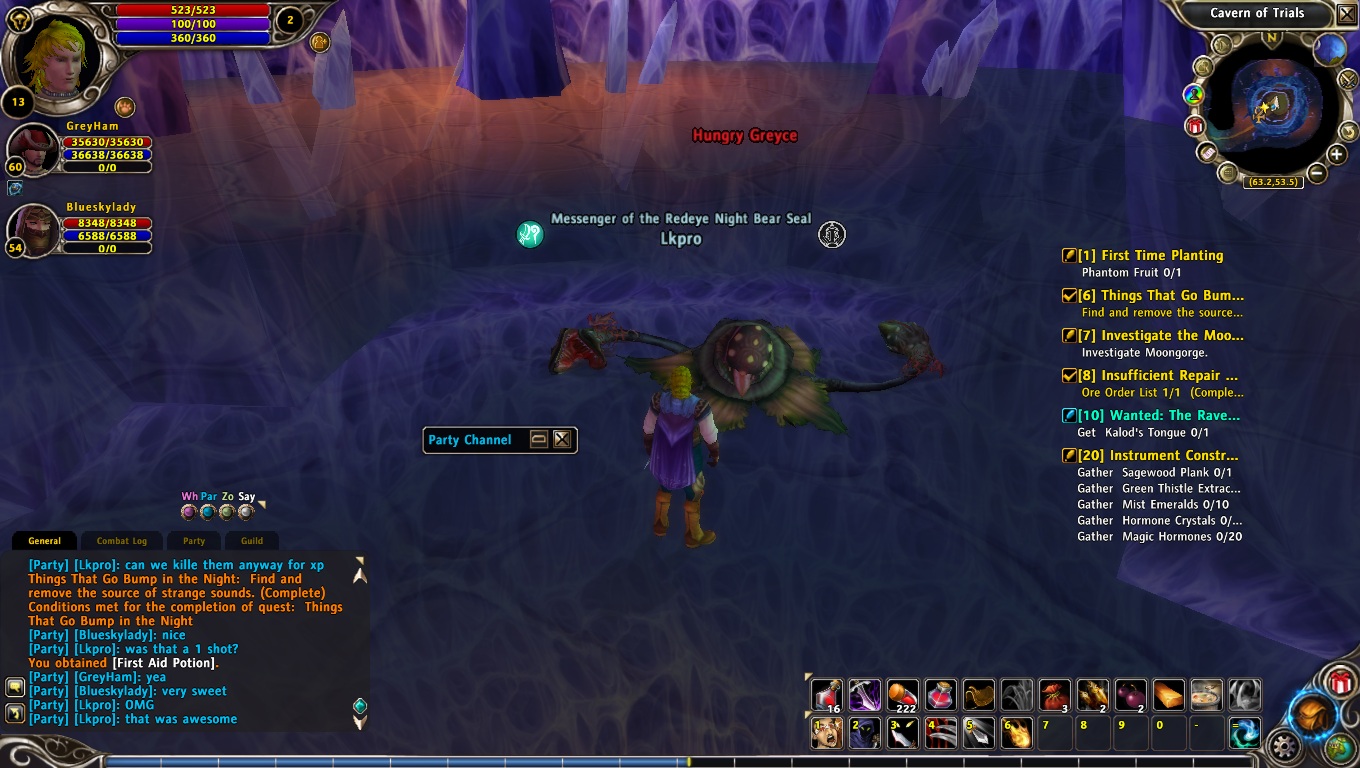Select the Say chat channel orb
The width and height of the screenshot is (1360, 768).
click(246, 512)
